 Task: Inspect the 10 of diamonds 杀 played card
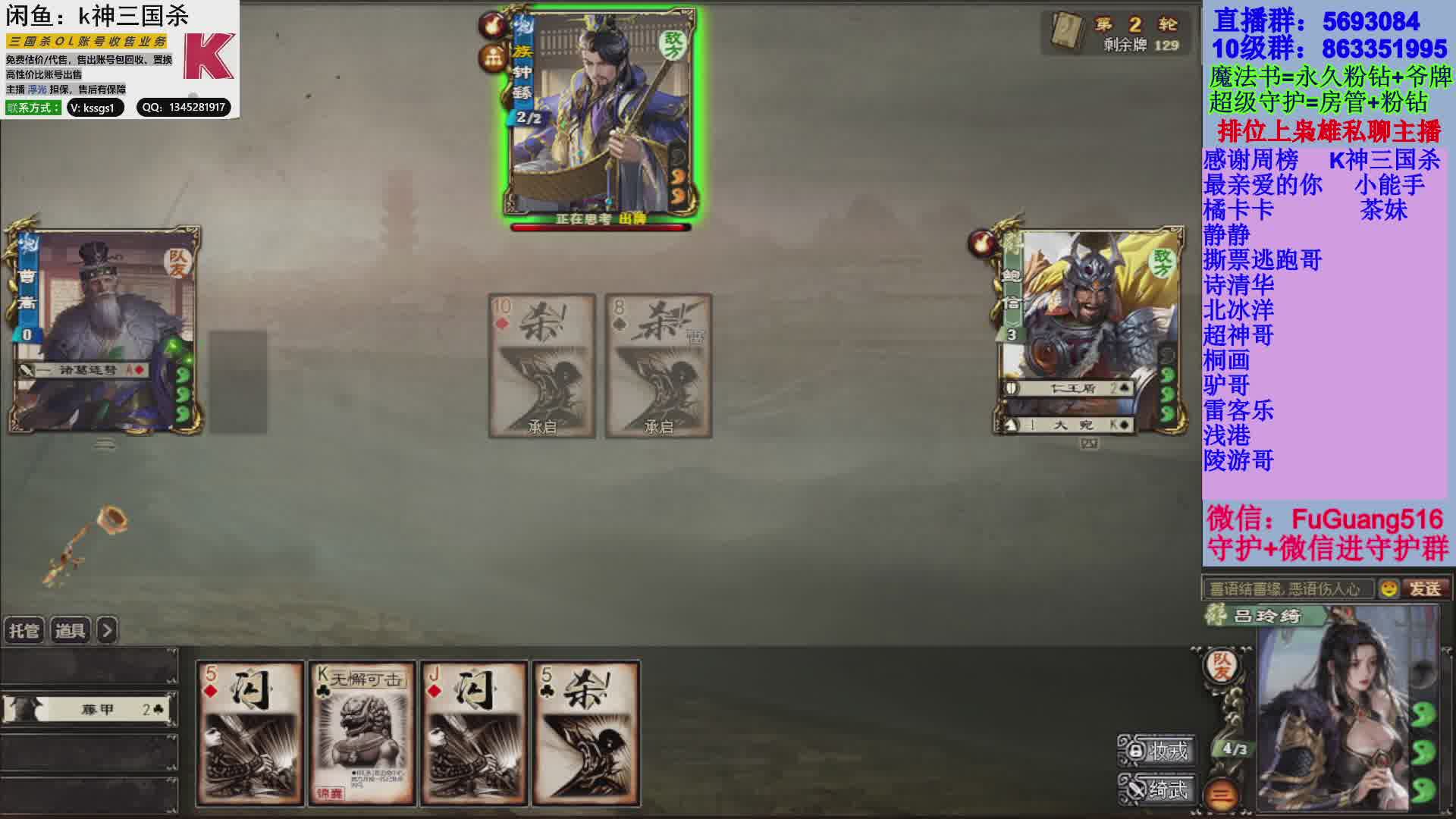541,366
